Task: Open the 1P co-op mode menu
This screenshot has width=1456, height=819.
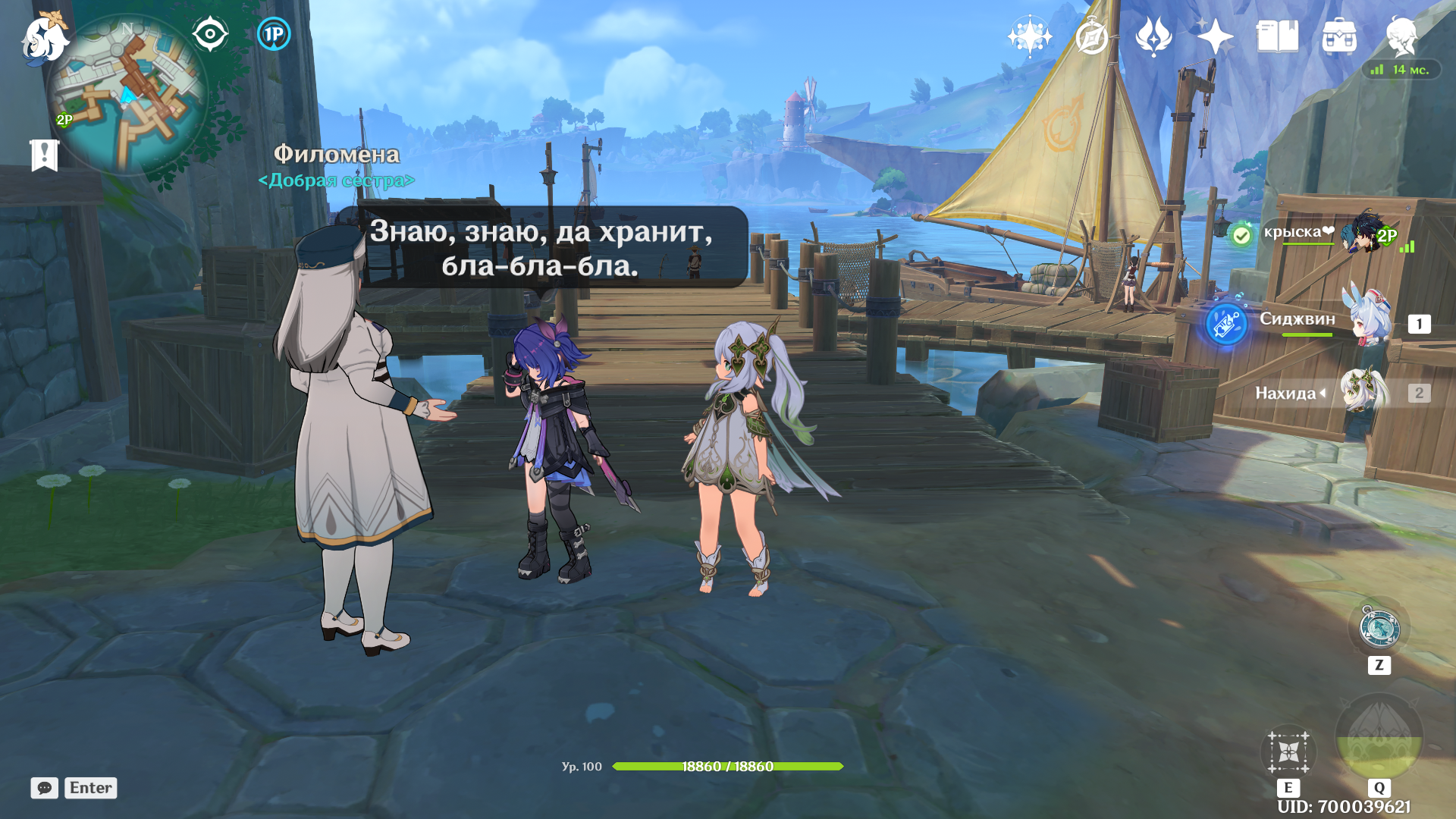Action: pos(274,34)
